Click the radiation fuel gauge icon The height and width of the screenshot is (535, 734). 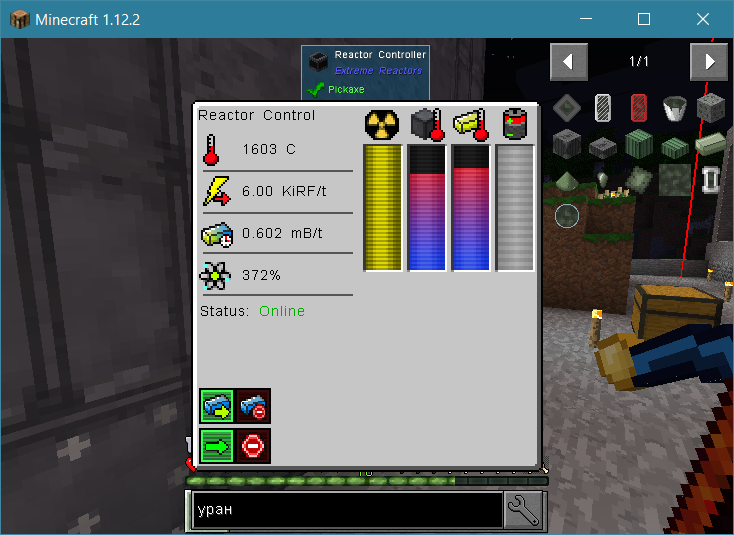pyautogui.click(x=382, y=124)
